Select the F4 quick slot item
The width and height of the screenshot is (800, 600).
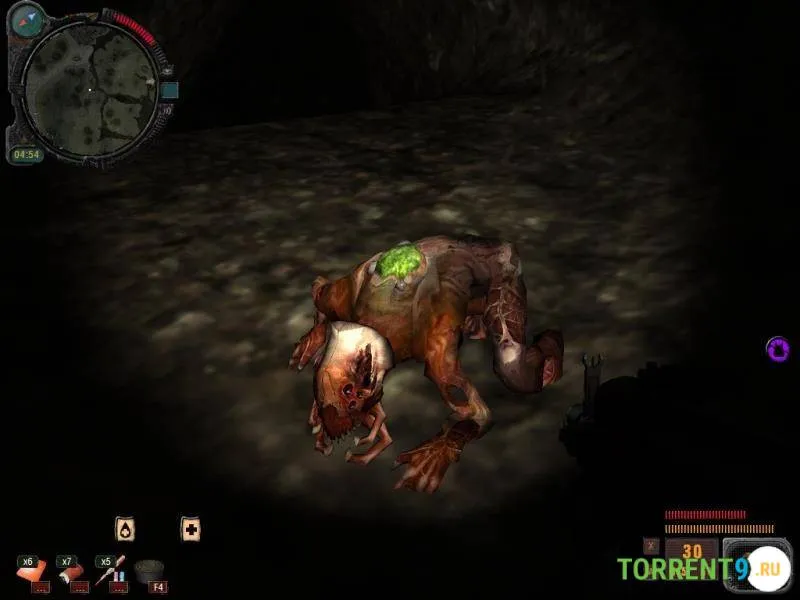pos(149,572)
